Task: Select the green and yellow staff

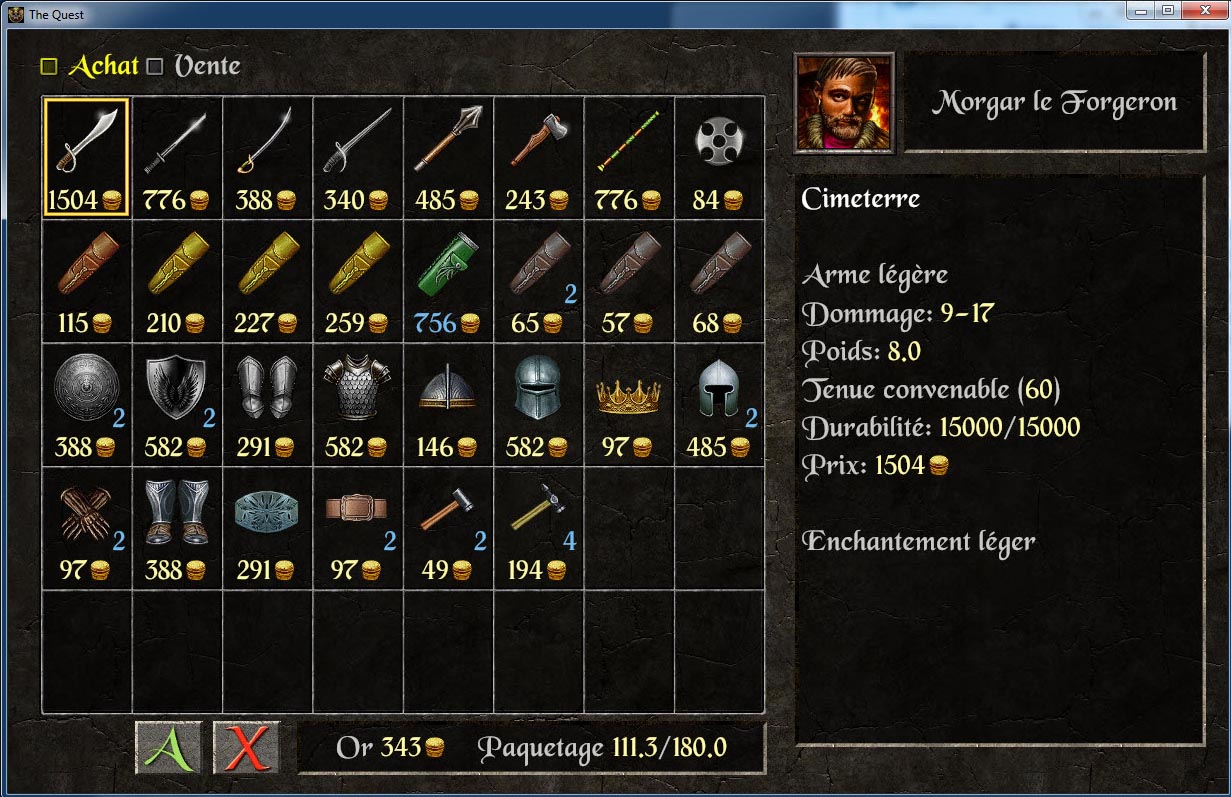Action: [x=628, y=156]
